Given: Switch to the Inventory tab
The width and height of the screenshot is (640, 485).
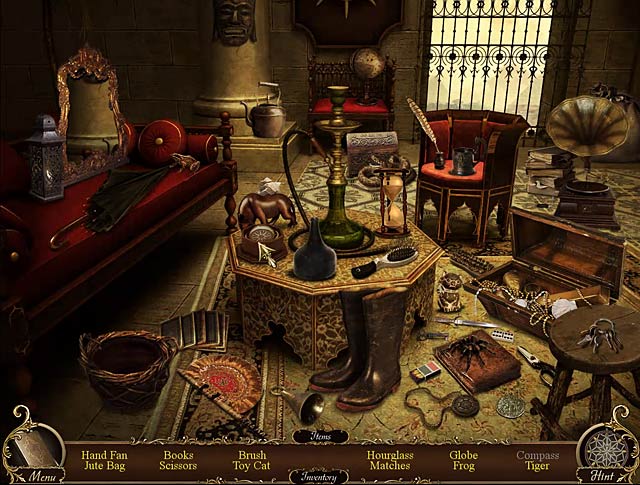Looking at the screenshot, I should click(319, 476).
